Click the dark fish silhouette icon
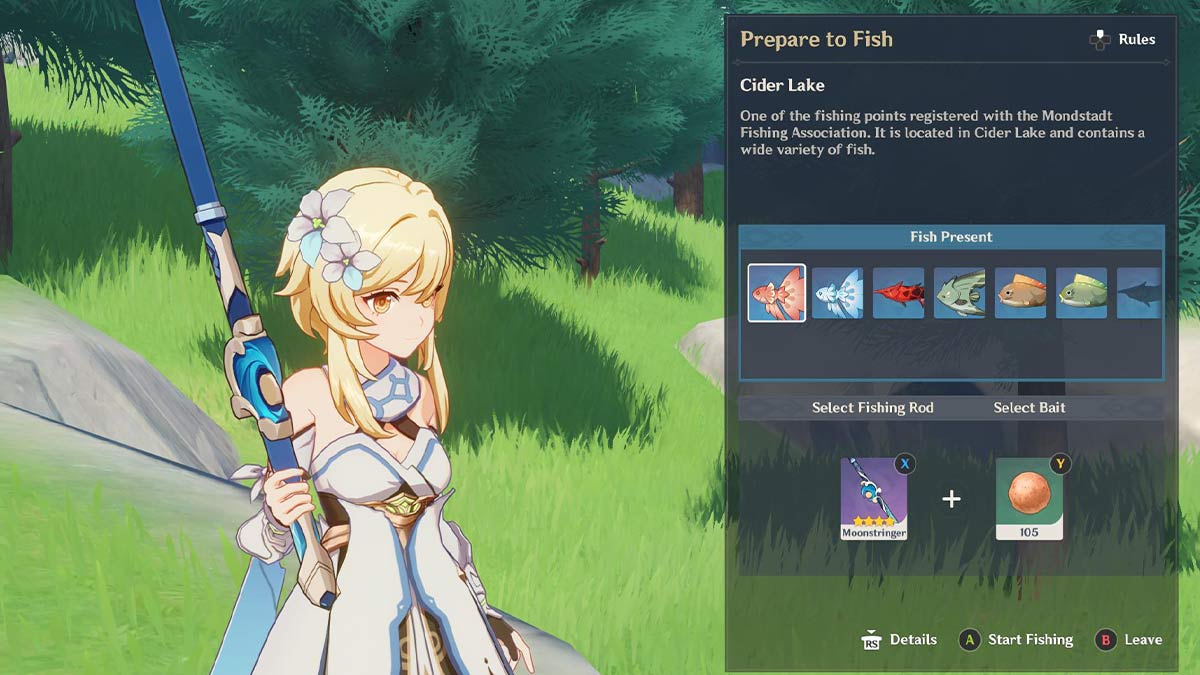The height and width of the screenshot is (675, 1200). (1139, 293)
